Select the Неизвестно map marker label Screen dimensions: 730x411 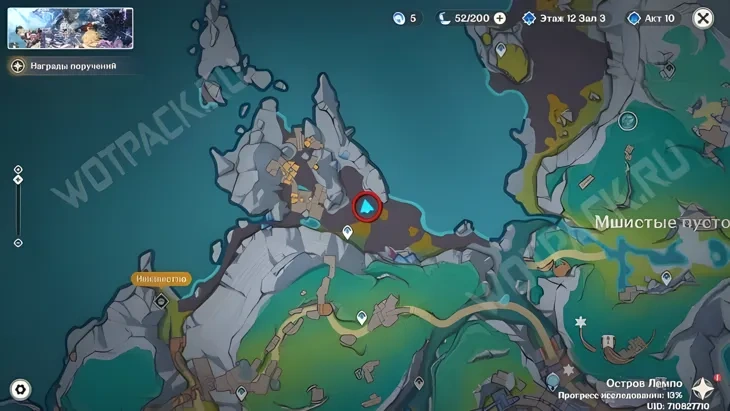[x=160, y=279]
